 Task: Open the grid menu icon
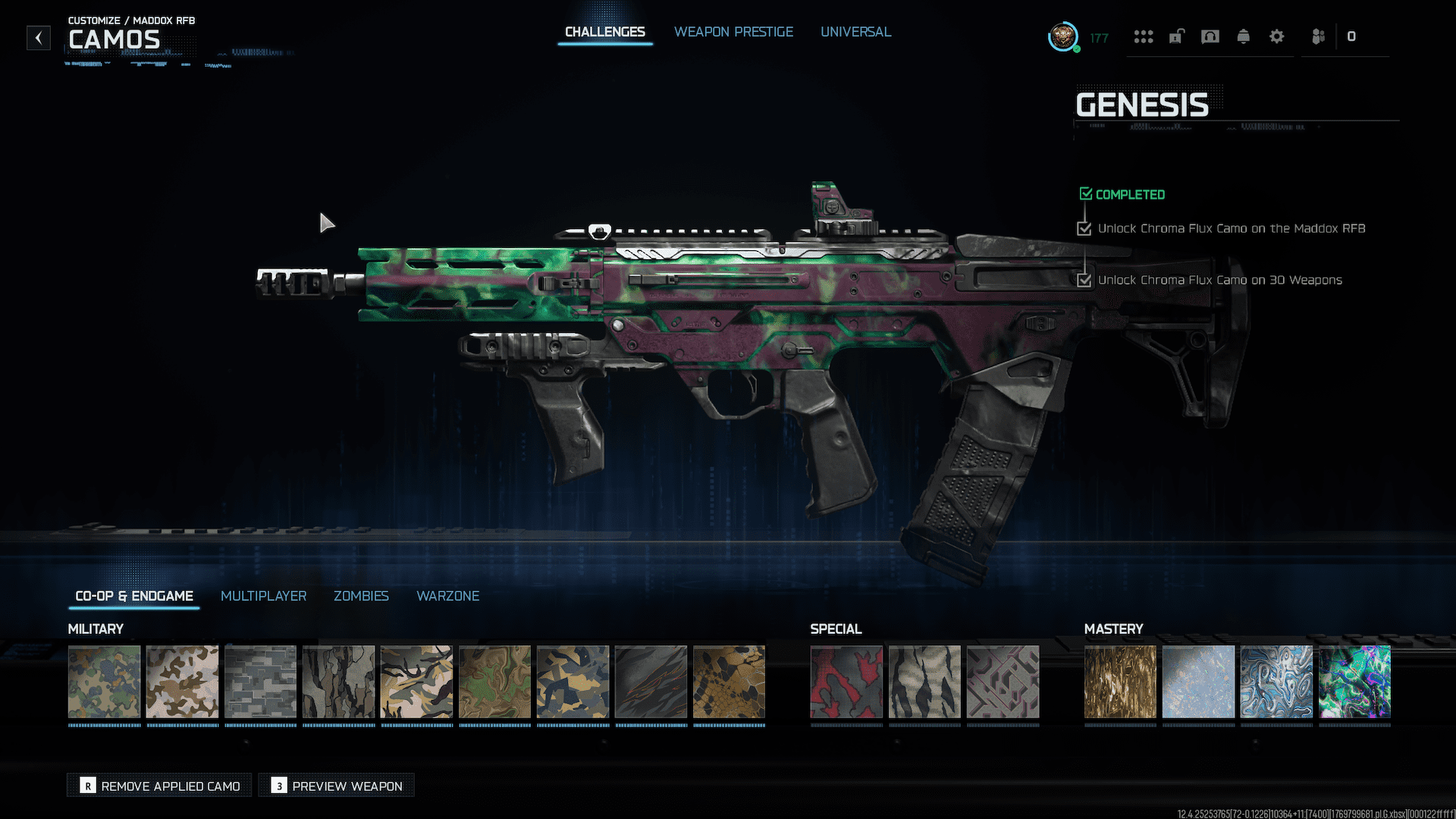pyautogui.click(x=1143, y=36)
